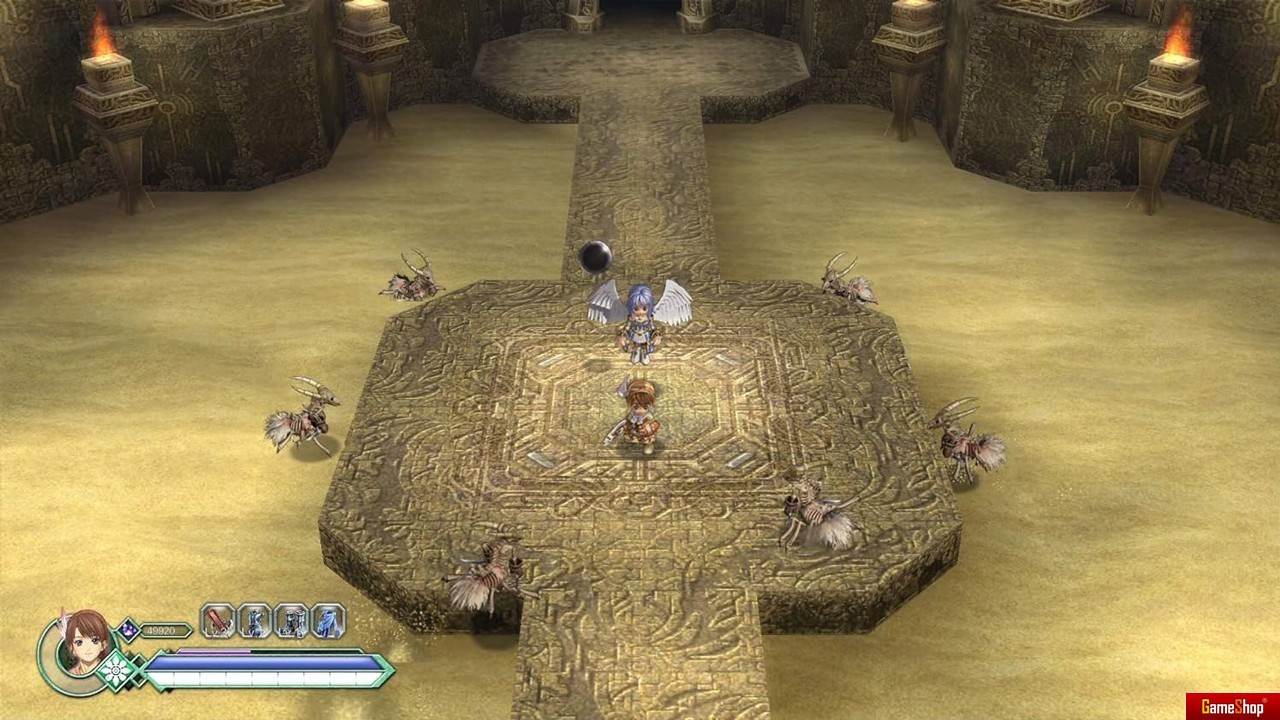Select the red sword equipment slot

coord(218,621)
